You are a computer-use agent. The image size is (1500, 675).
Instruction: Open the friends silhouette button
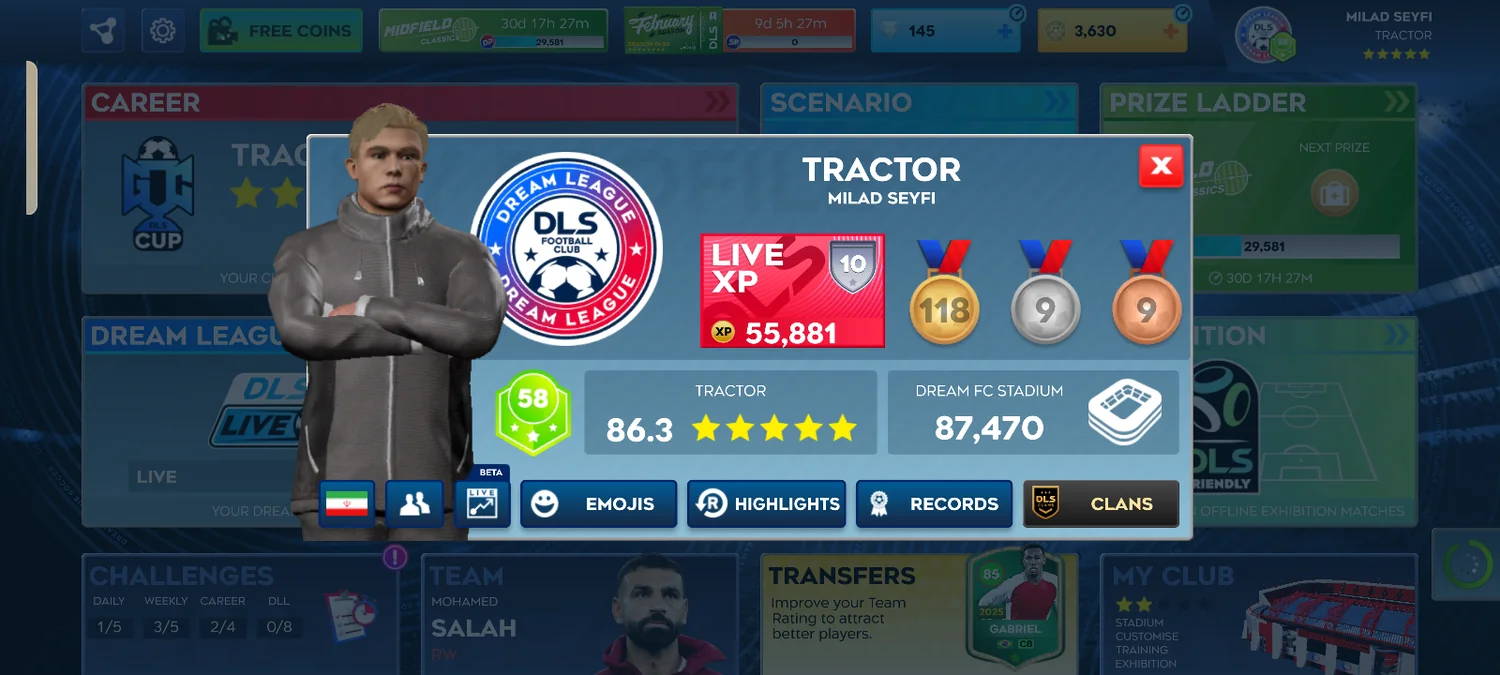414,504
